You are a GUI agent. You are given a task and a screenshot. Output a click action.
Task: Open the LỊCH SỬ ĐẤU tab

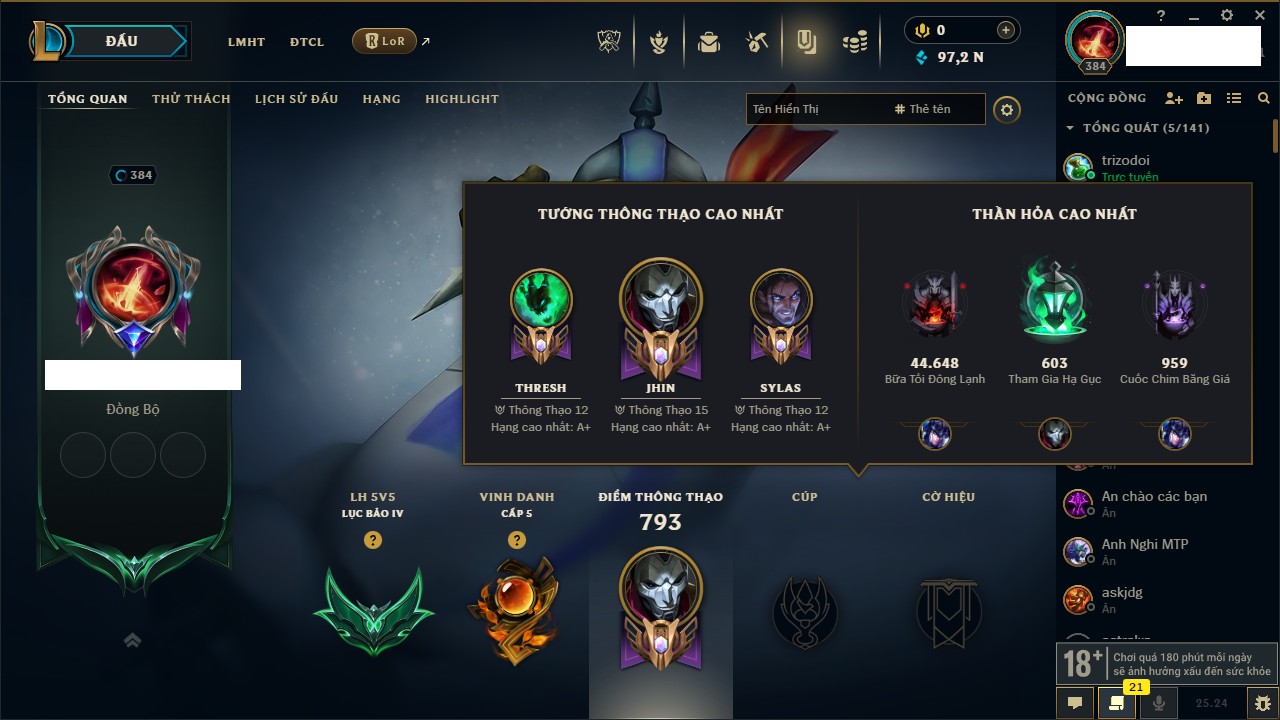[296, 99]
